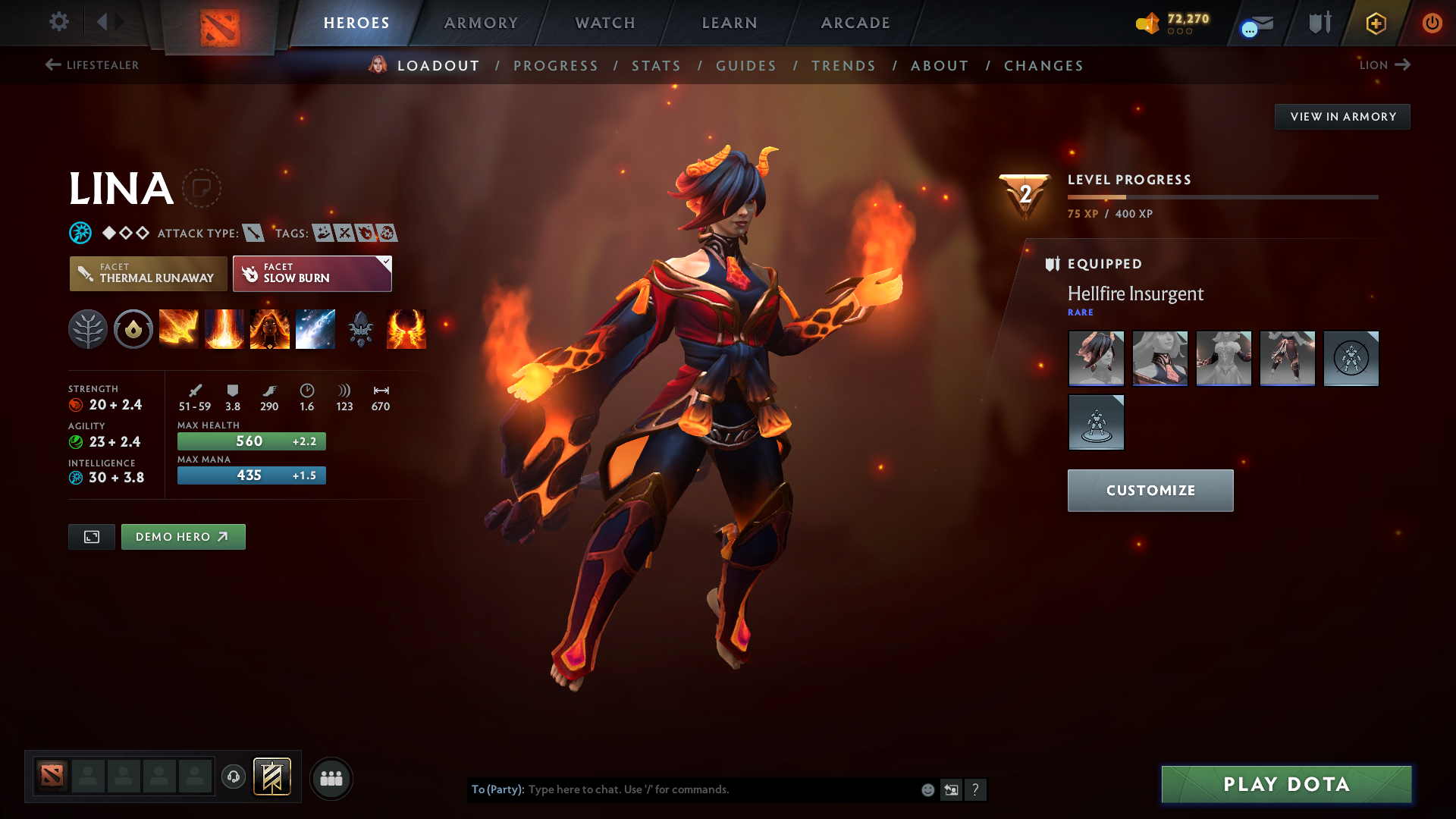Viewport: 1456px width, 819px height.
Task: Switch to the Thermal Runaway facet
Action: click(x=148, y=274)
